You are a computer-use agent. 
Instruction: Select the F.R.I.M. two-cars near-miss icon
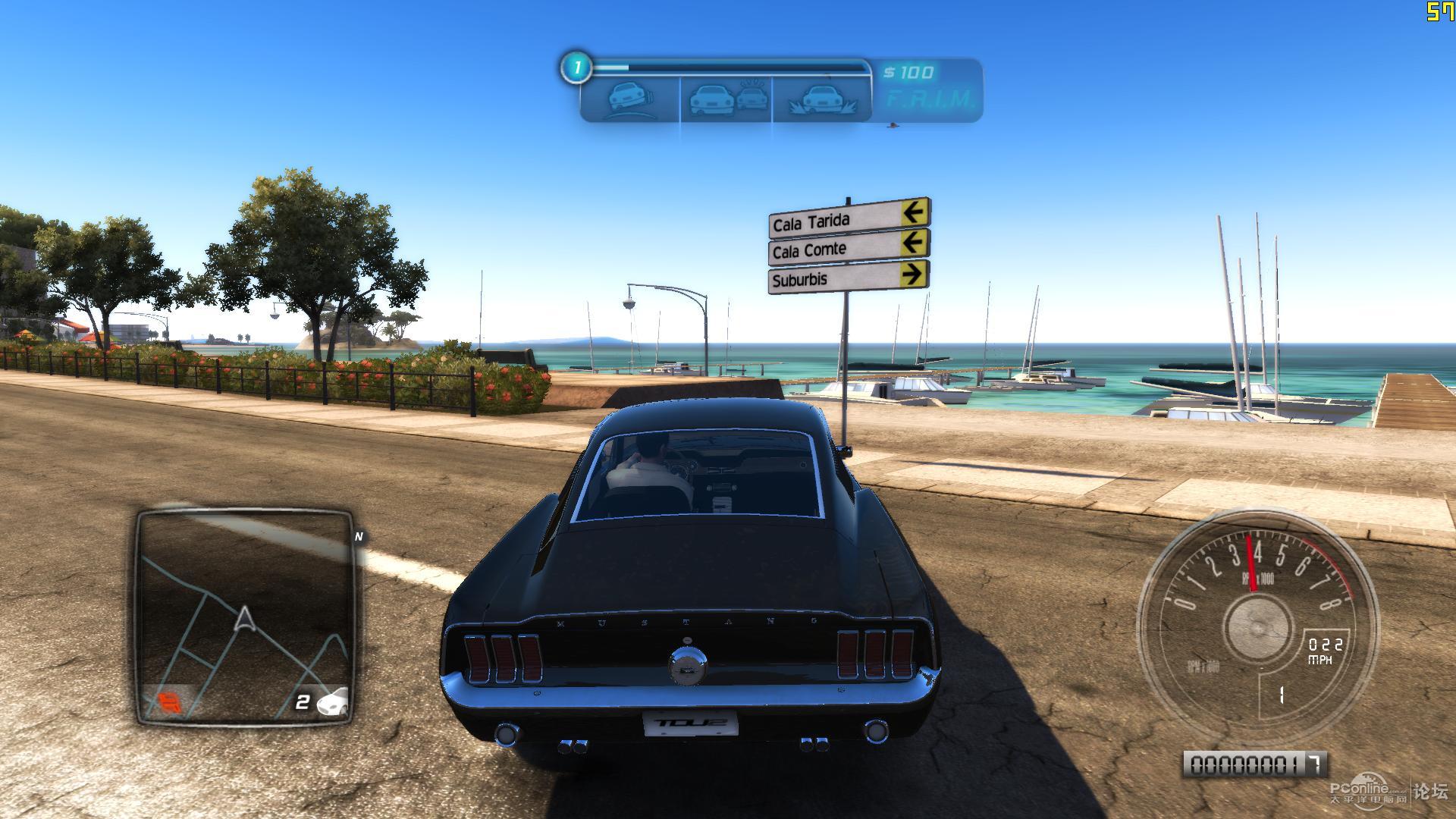pos(726,99)
